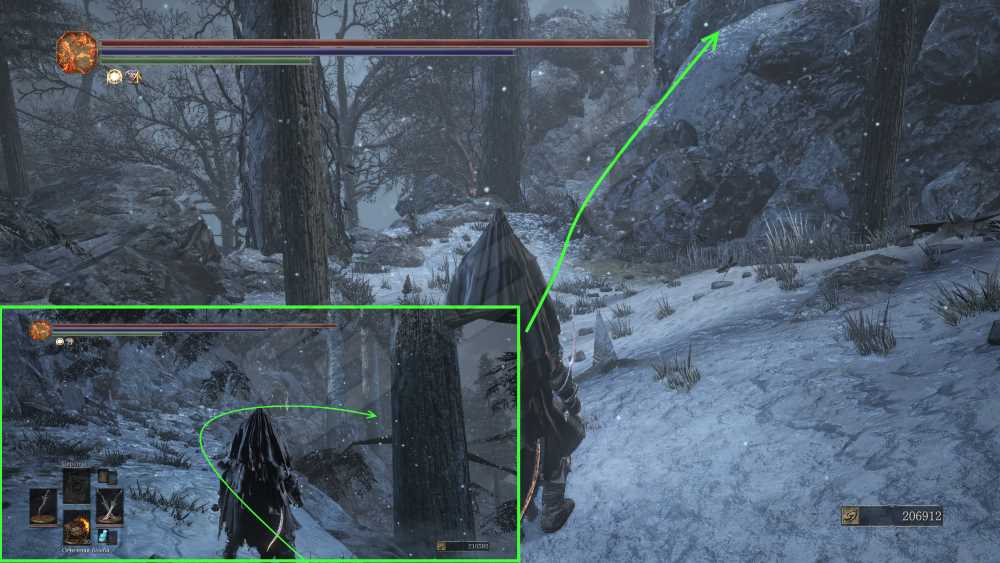Select the glowing round buff status icon
Viewport: 1000px width, 563px height.
[x=113, y=76]
